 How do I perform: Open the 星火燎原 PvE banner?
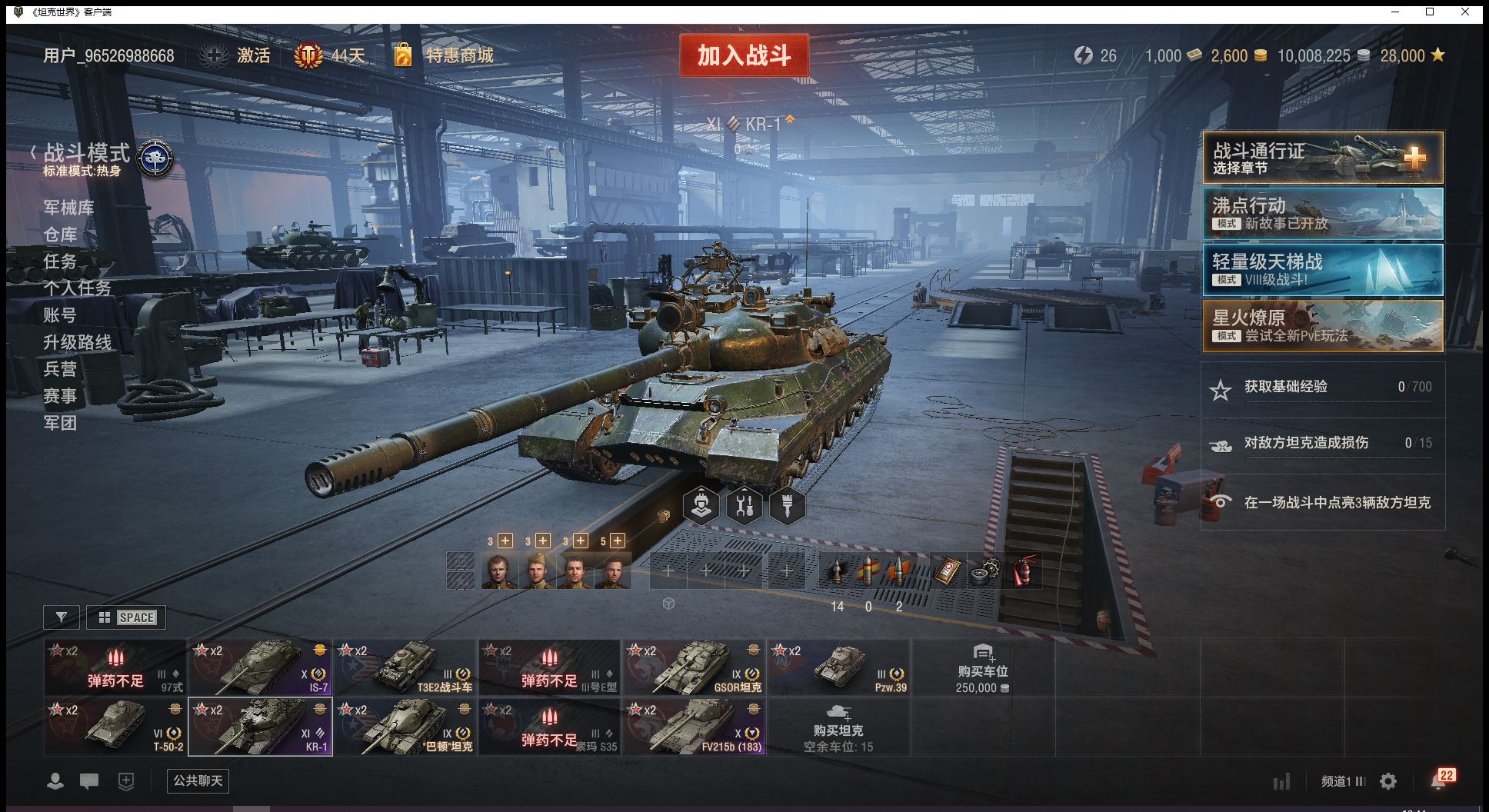(x=1322, y=326)
